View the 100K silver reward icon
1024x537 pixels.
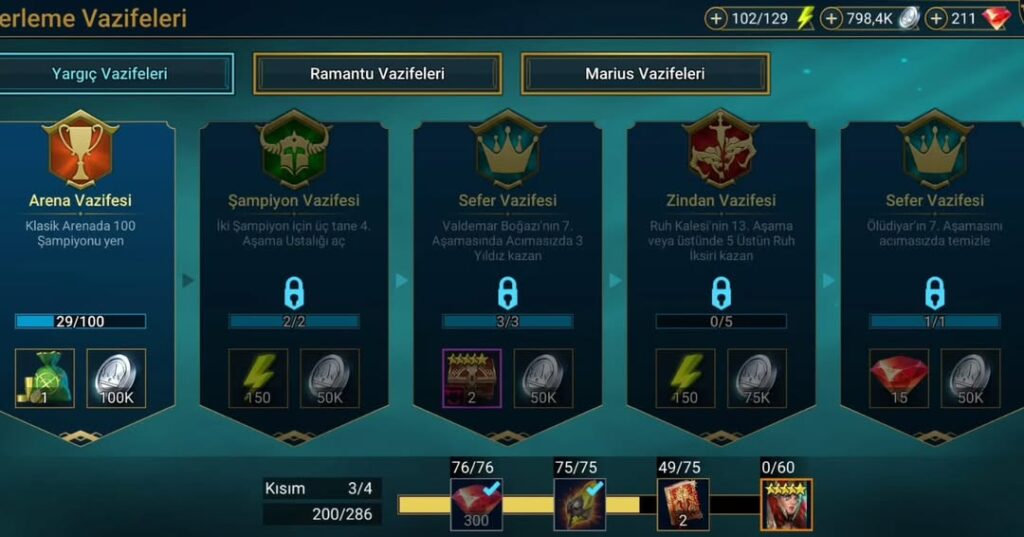click(x=116, y=378)
